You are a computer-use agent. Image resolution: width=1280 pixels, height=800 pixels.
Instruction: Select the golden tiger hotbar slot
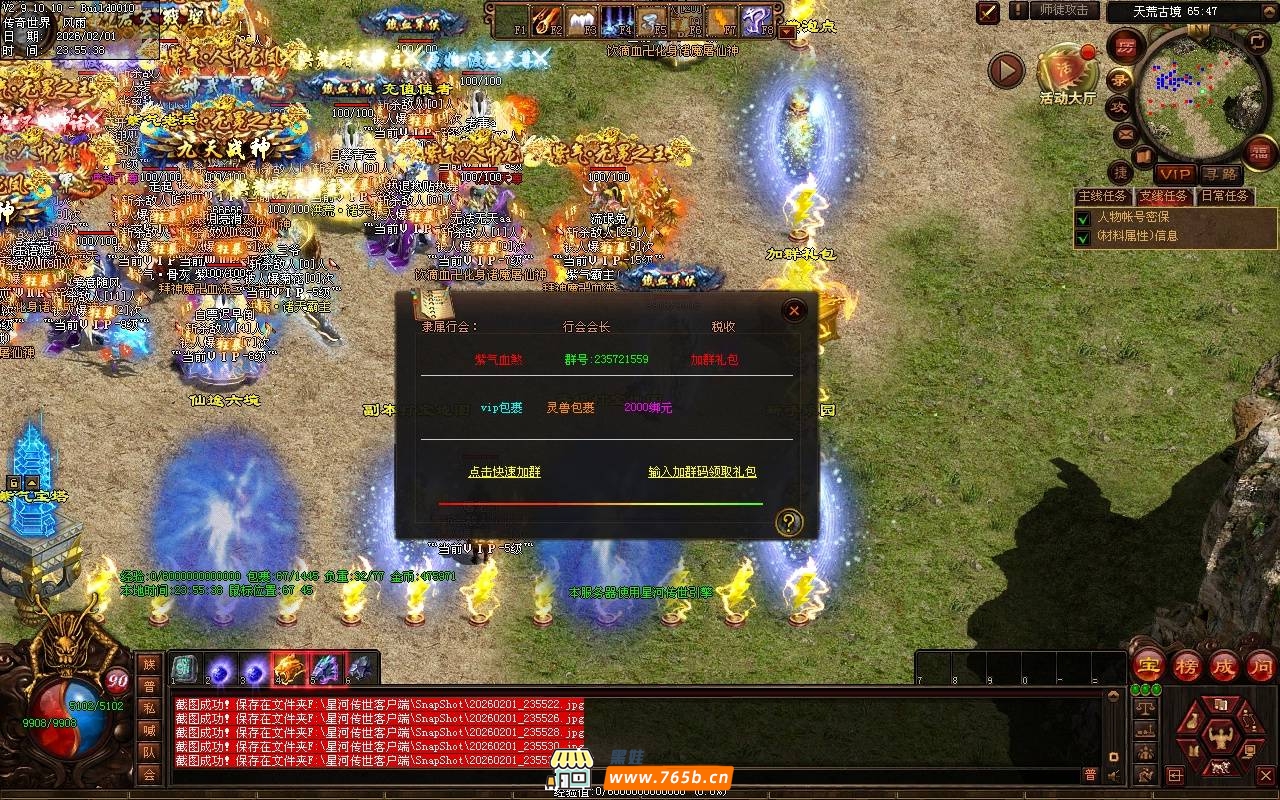click(290, 668)
